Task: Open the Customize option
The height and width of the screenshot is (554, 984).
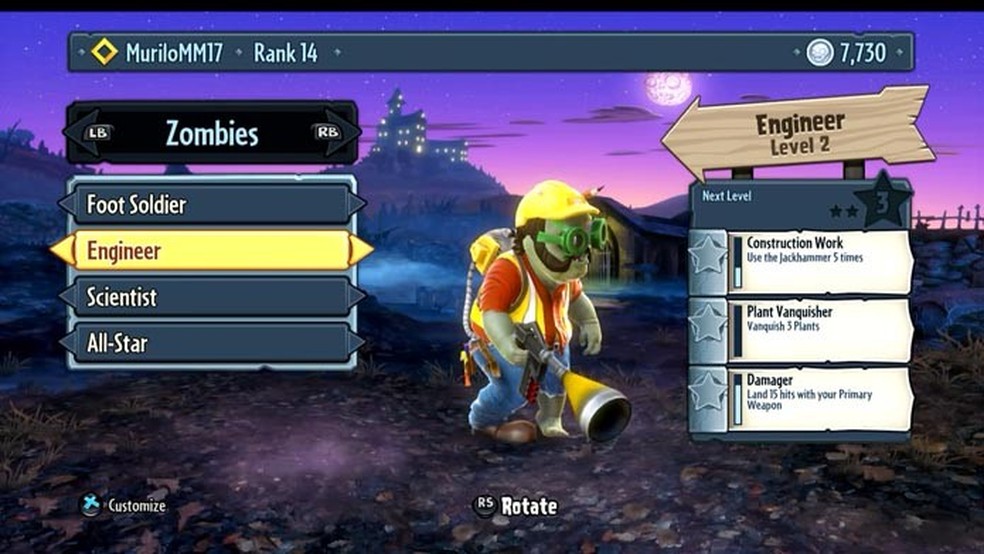Action: [125, 506]
